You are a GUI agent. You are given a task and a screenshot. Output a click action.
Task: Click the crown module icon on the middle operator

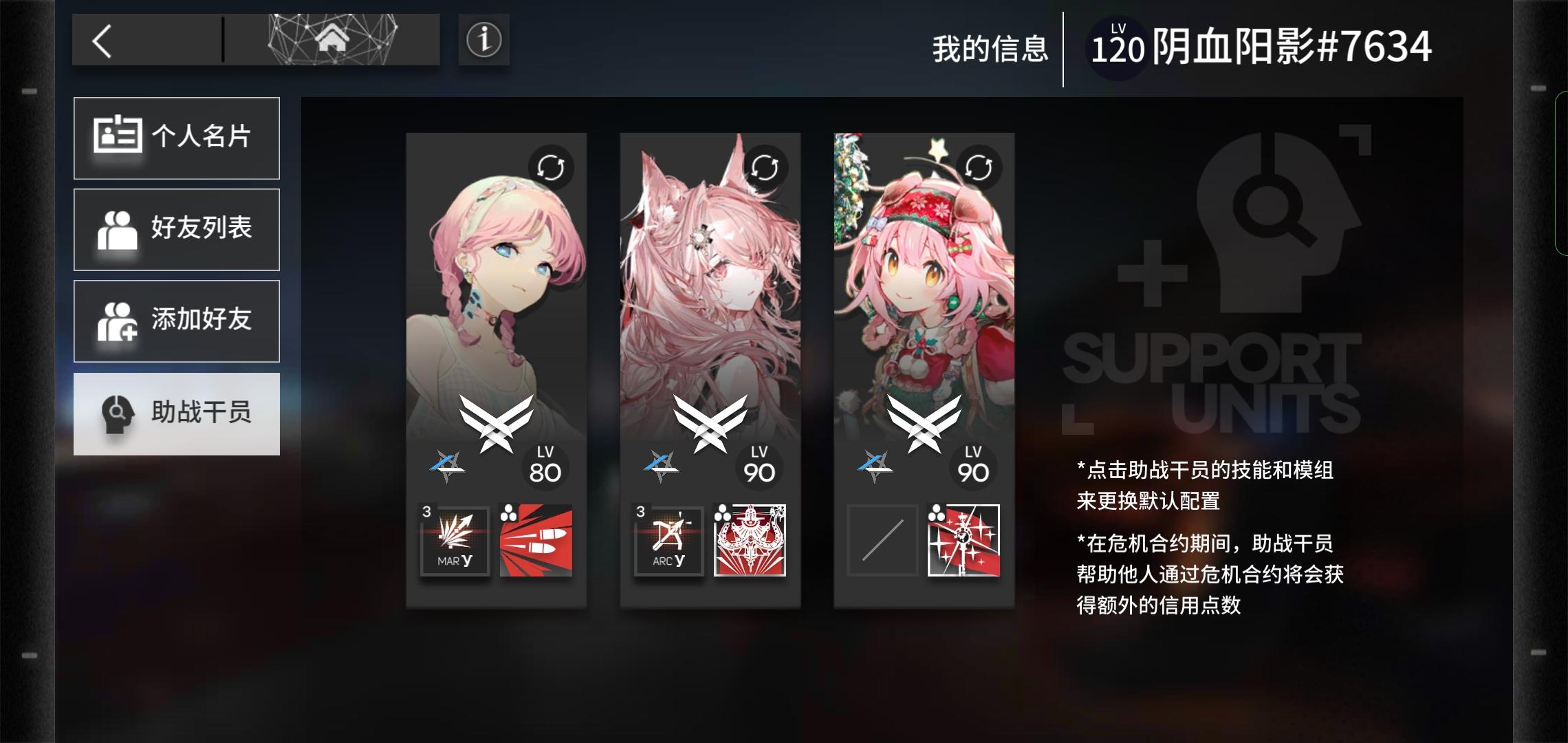click(x=750, y=541)
